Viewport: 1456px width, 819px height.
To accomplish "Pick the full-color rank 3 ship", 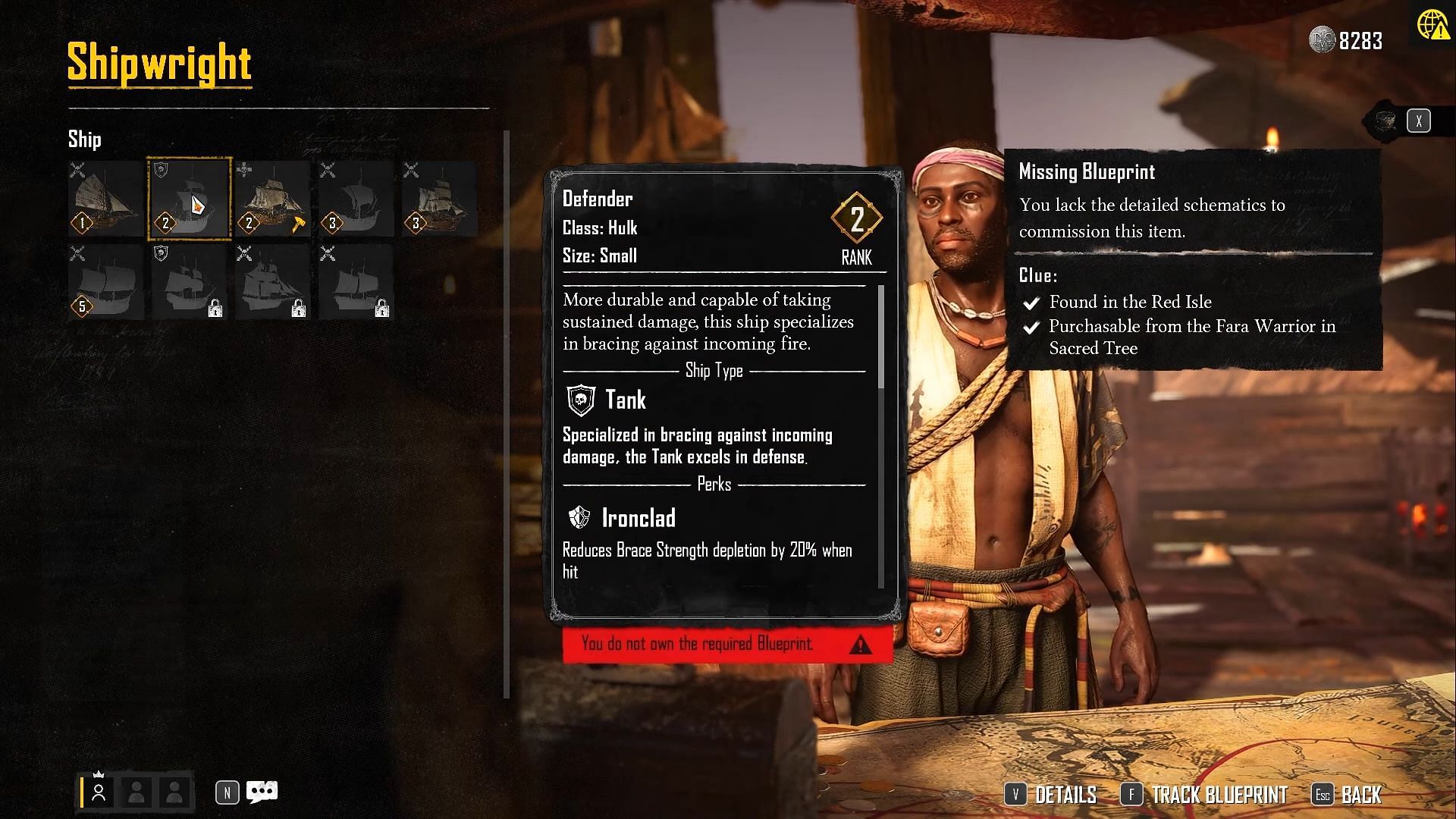I will pyautogui.click(x=439, y=199).
